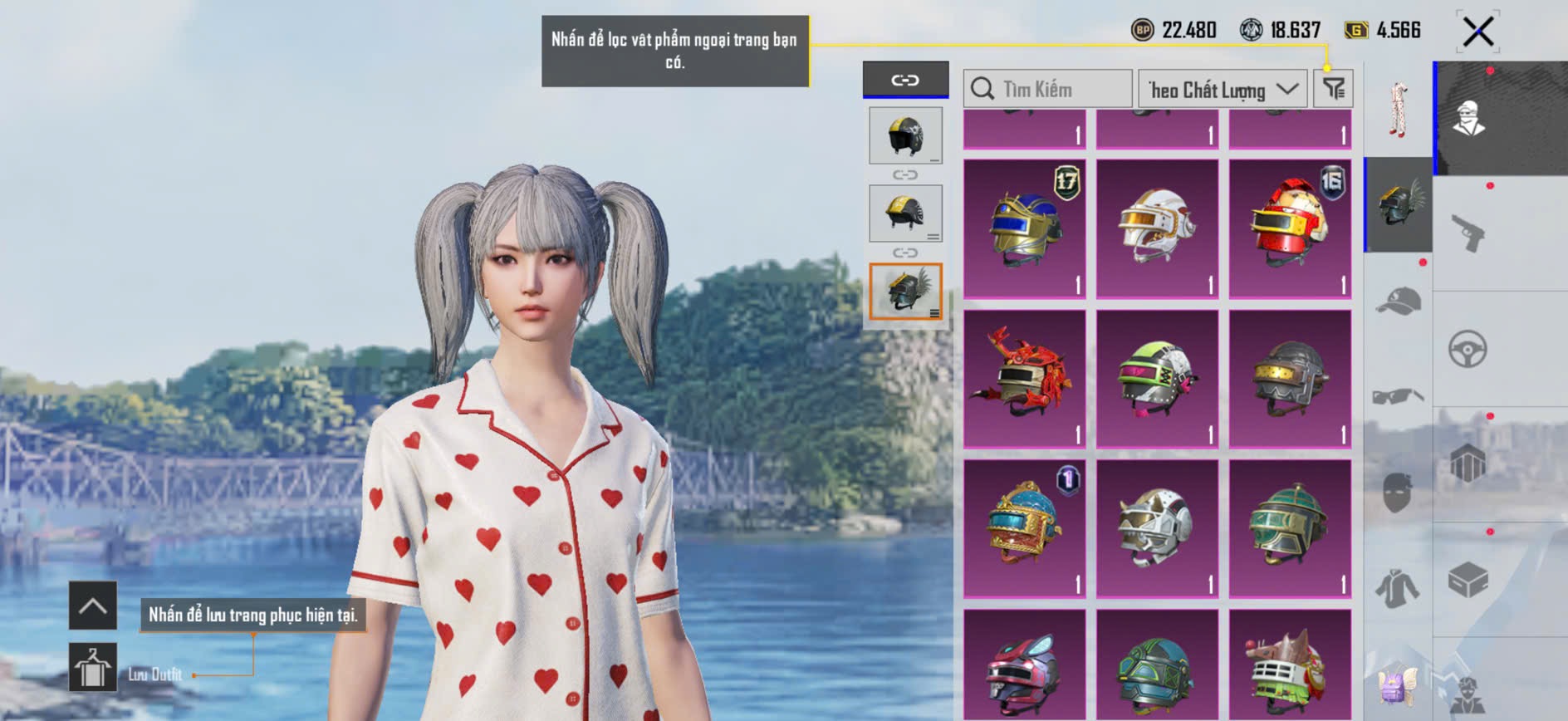Choose the white helmet with orange visor

(1157, 228)
